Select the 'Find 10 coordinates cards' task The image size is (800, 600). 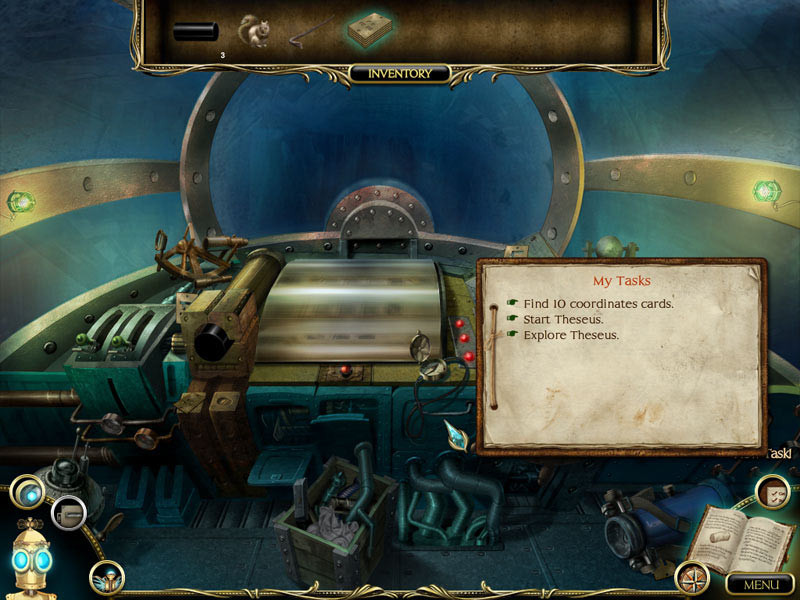coord(598,303)
